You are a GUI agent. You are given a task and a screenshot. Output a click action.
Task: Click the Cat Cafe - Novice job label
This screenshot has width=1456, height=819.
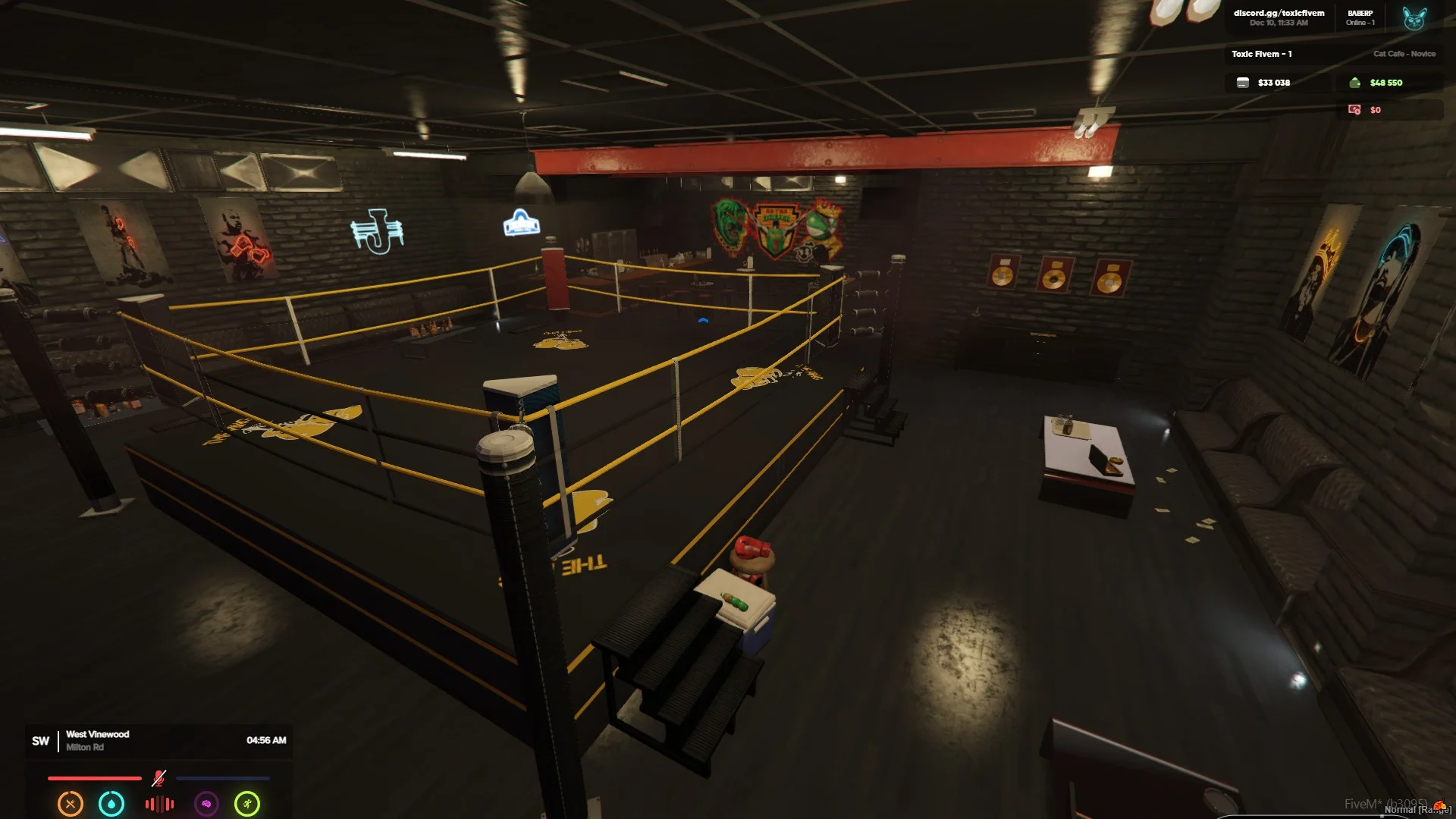pos(1404,54)
